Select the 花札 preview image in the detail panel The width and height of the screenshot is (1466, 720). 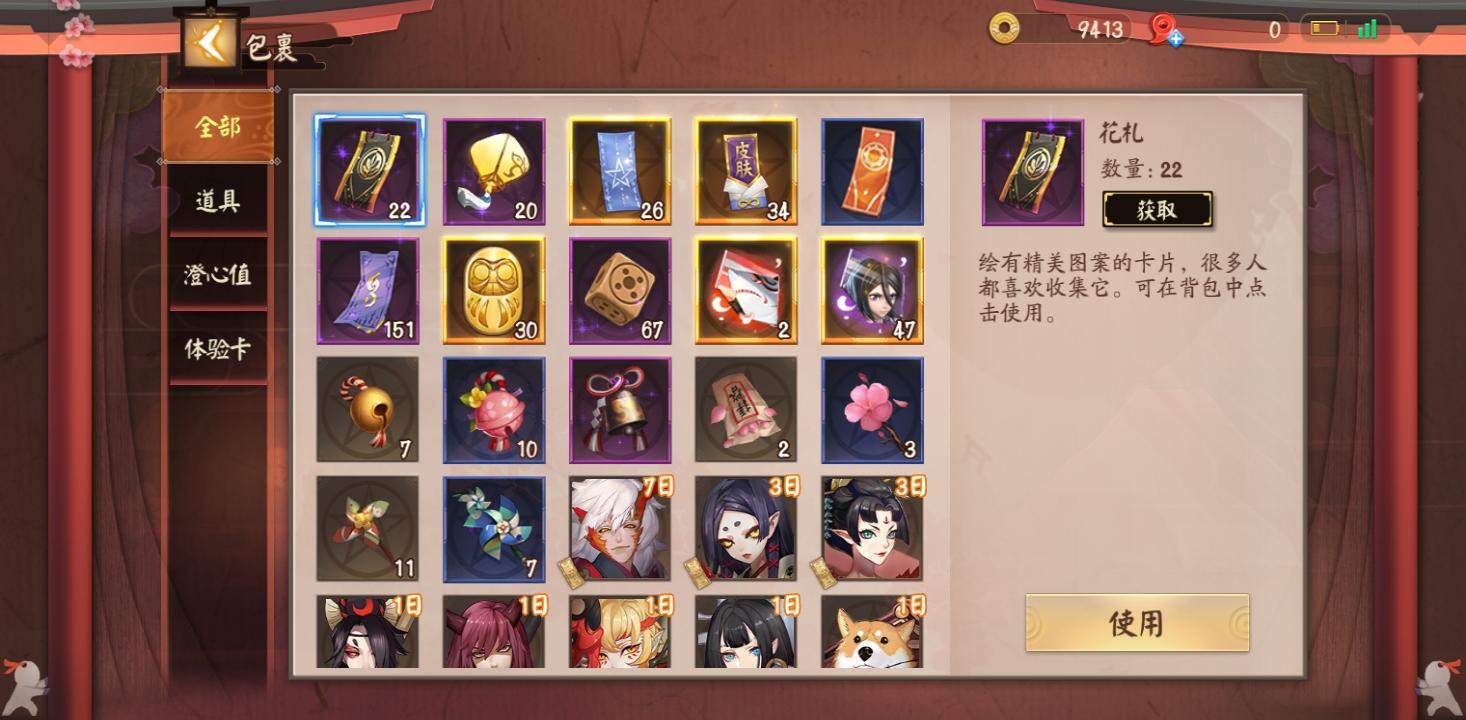coord(1033,170)
